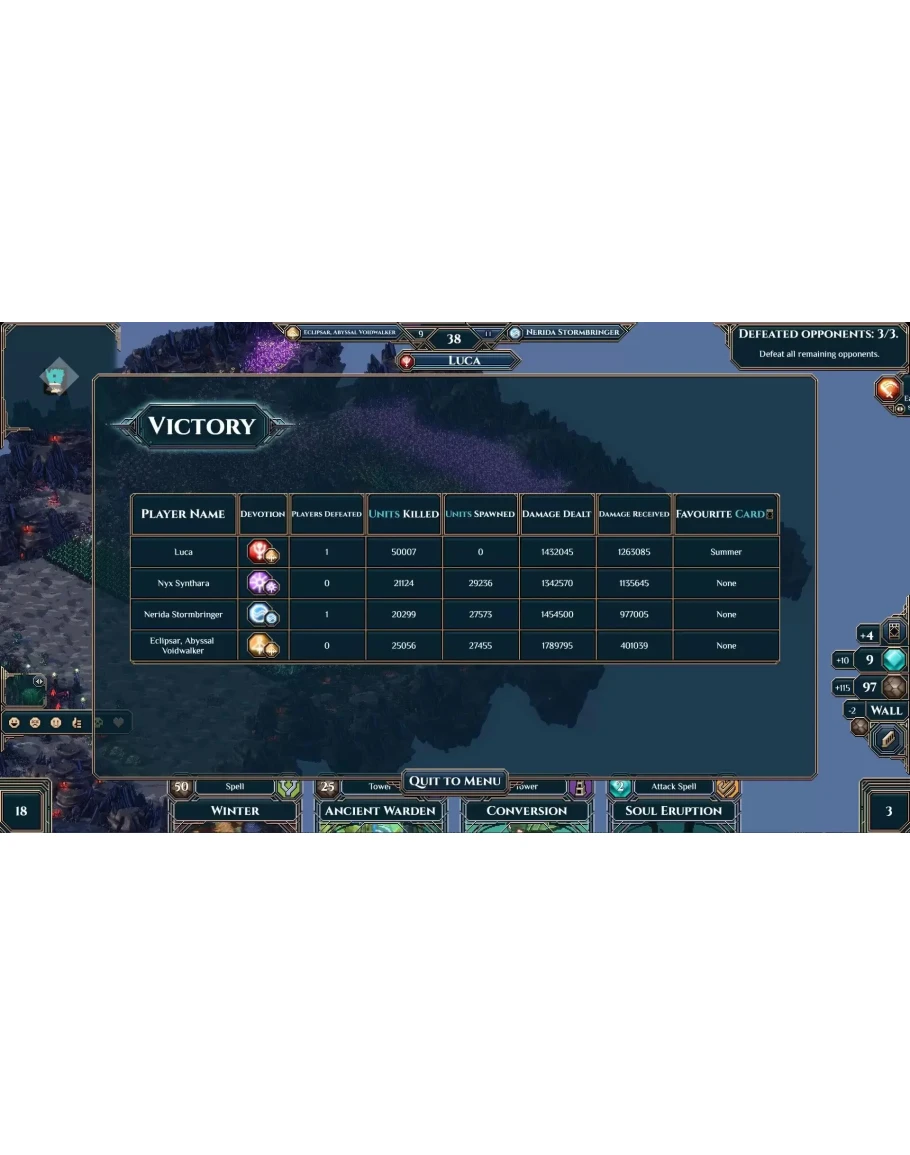This screenshot has height=1155, width=910.
Task: Pick the Conversion card
Action: pyautogui.click(x=526, y=810)
